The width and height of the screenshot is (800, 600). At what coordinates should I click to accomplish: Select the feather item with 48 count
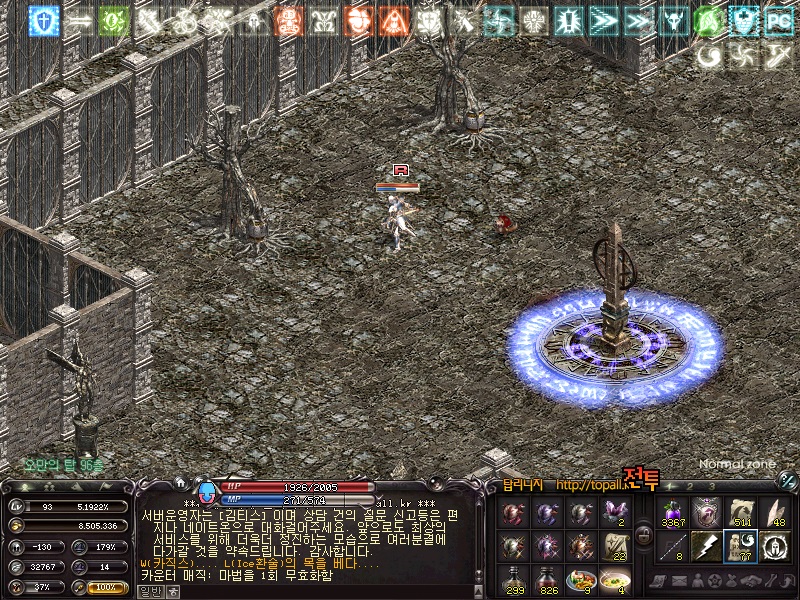(775, 513)
